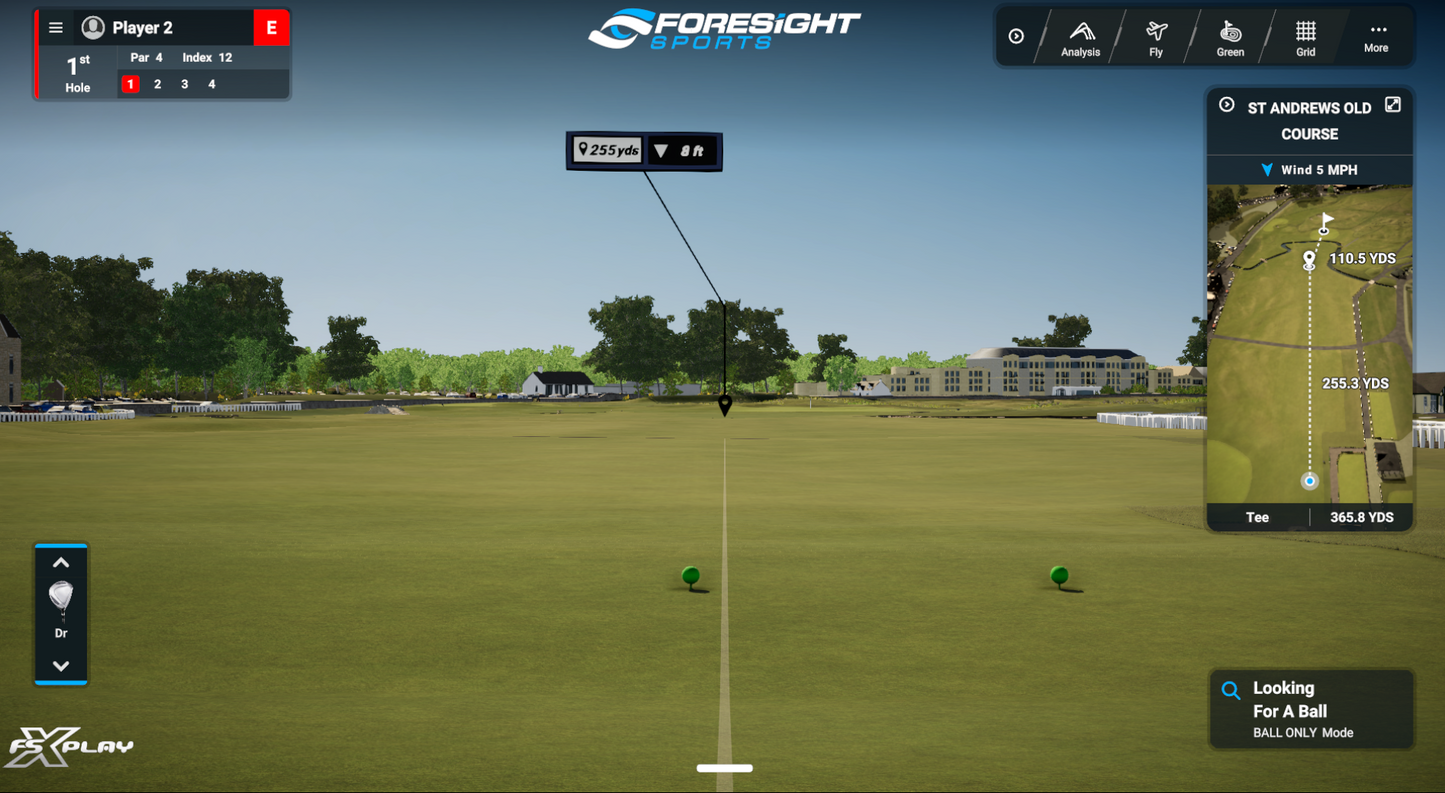
Task: Click the red E score indicator
Action: (271, 27)
